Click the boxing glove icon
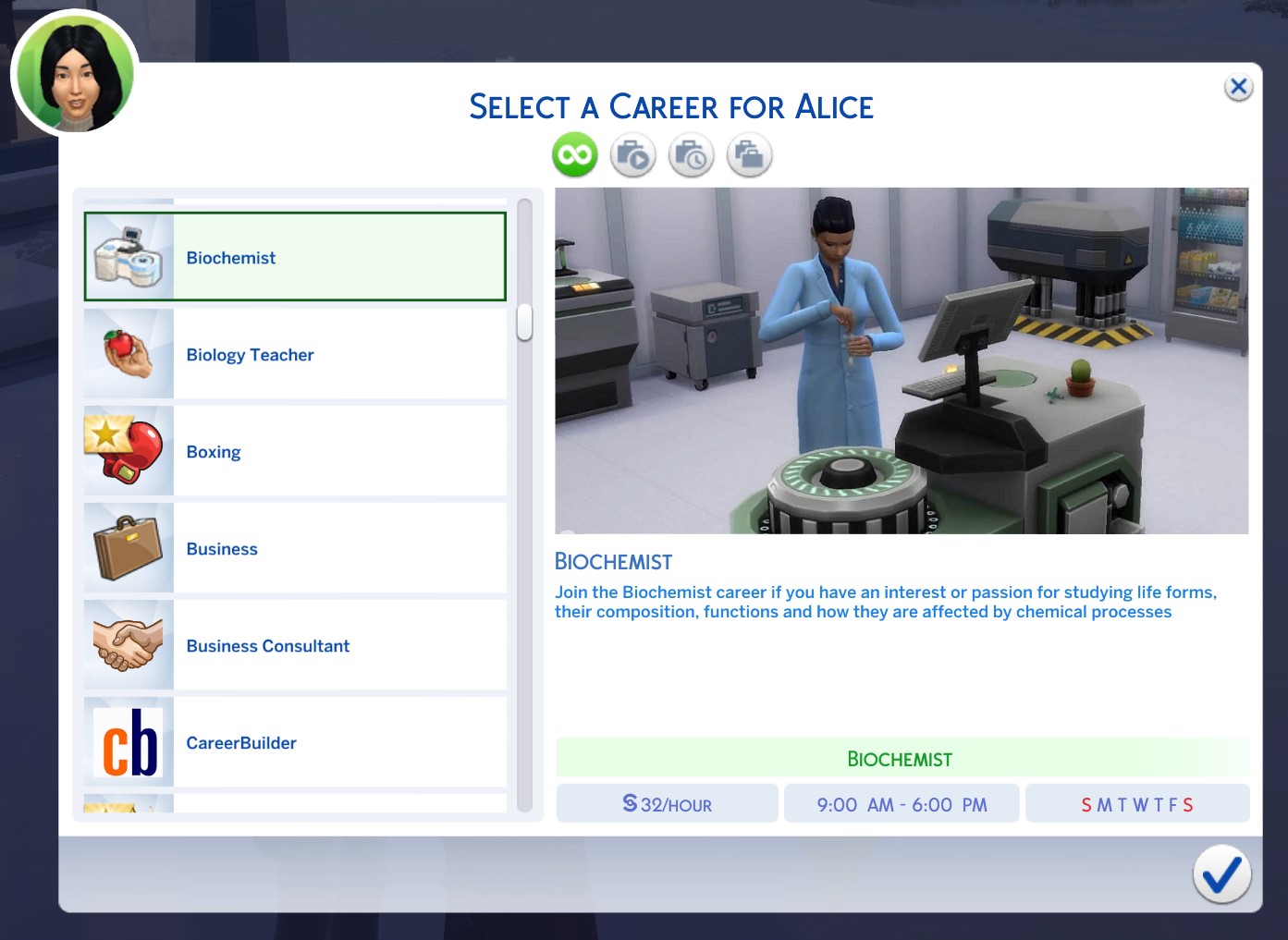 128,451
